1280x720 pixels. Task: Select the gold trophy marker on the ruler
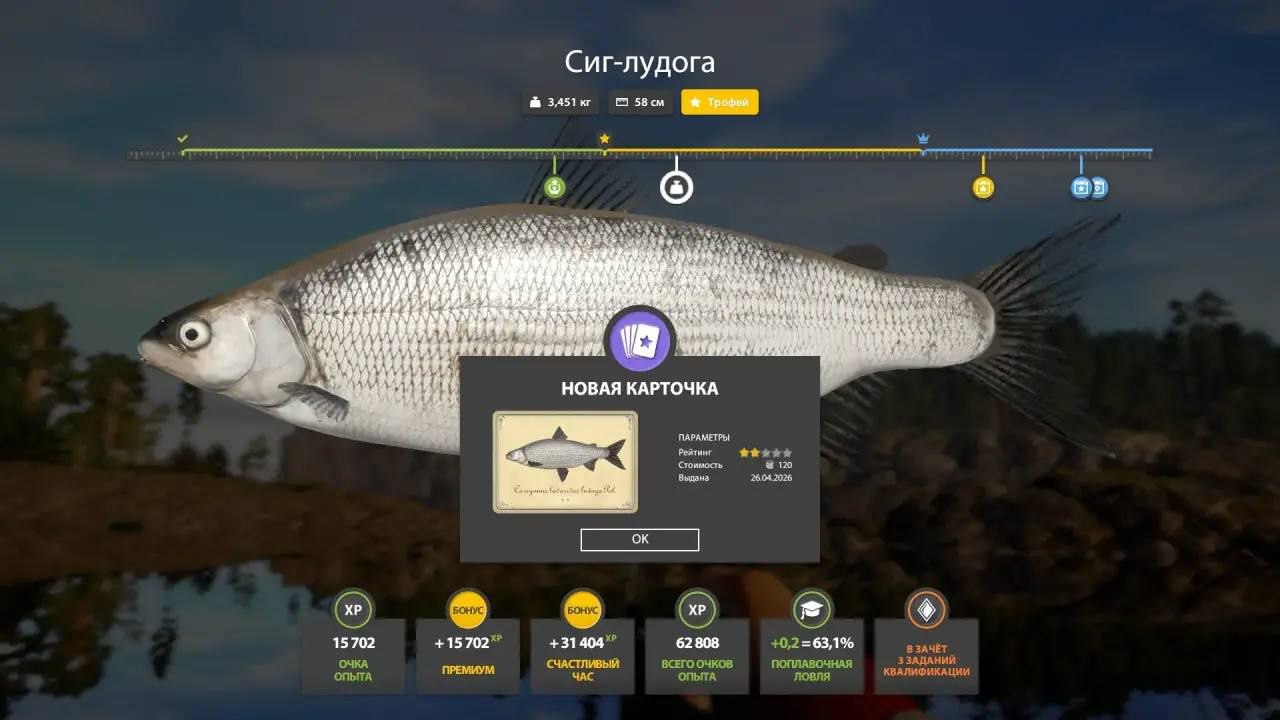982,187
